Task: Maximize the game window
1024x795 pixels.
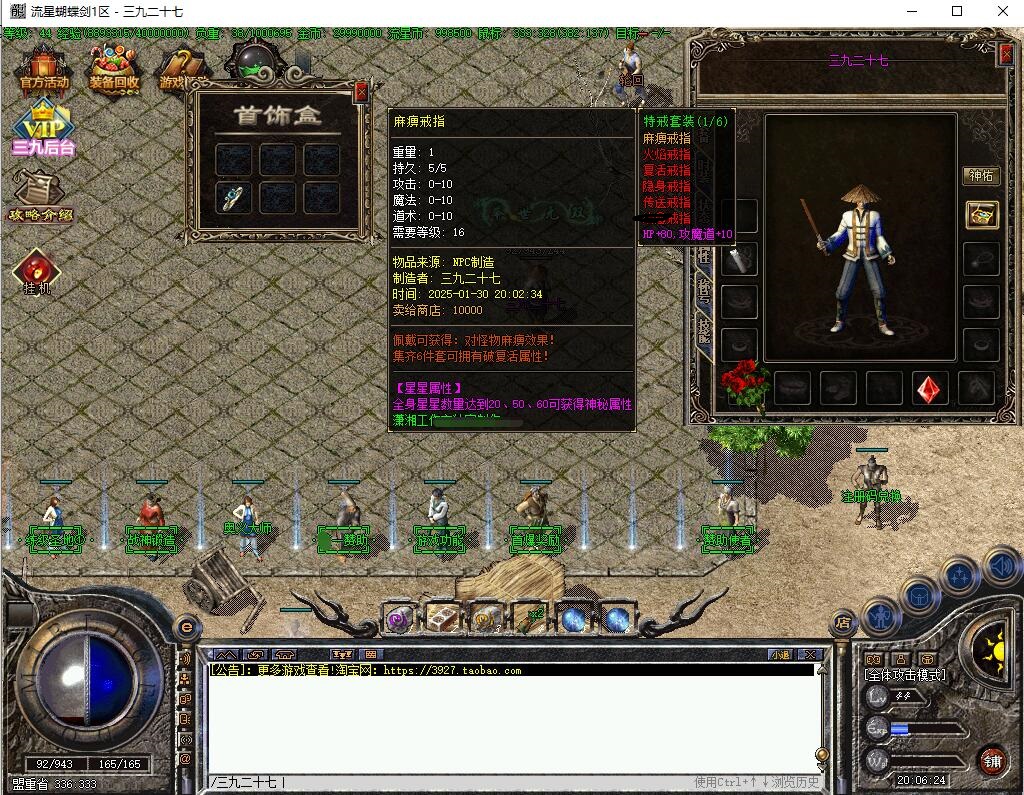Action: click(x=957, y=11)
